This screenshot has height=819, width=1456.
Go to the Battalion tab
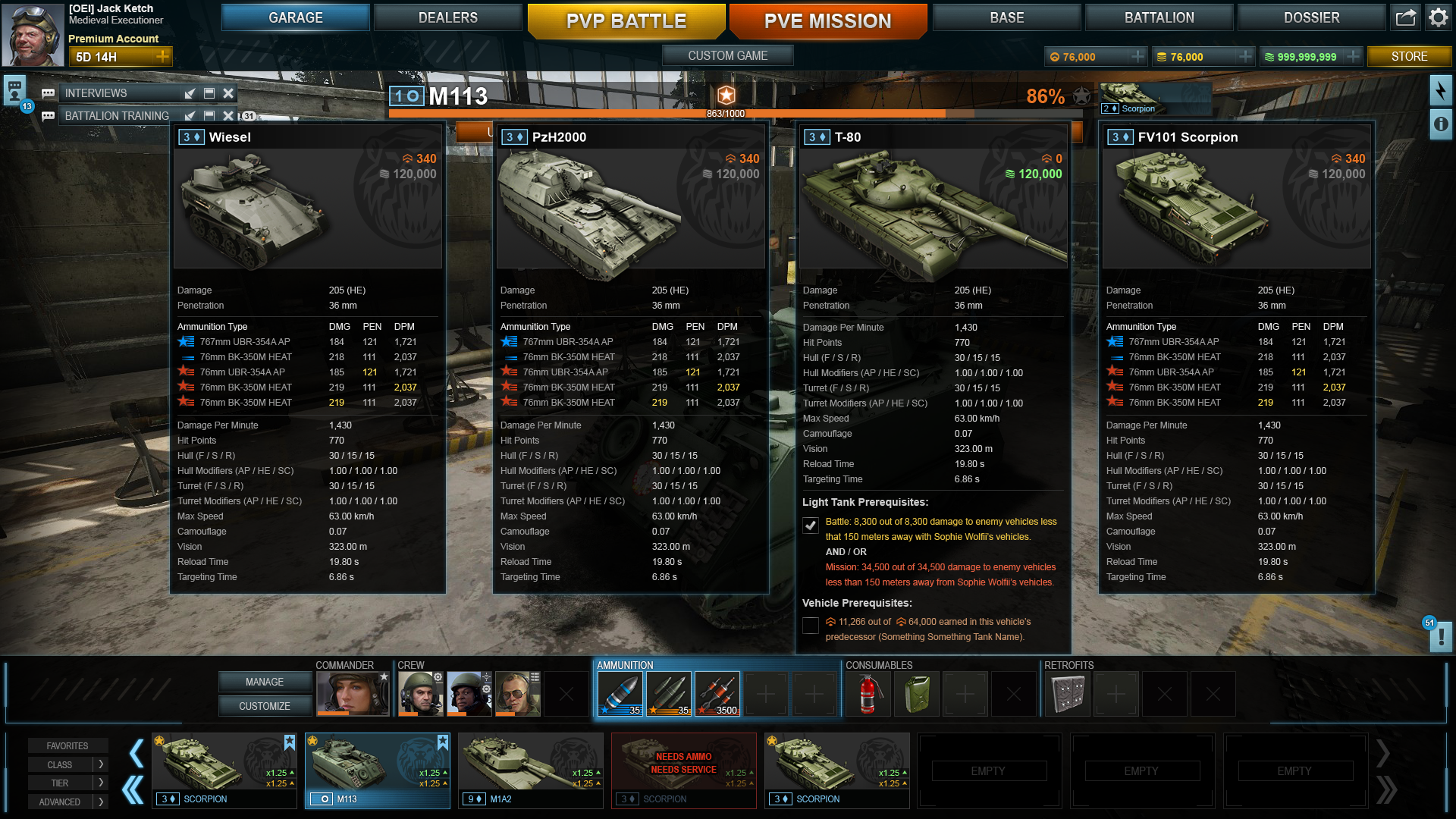pyautogui.click(x=1159, y=17)
